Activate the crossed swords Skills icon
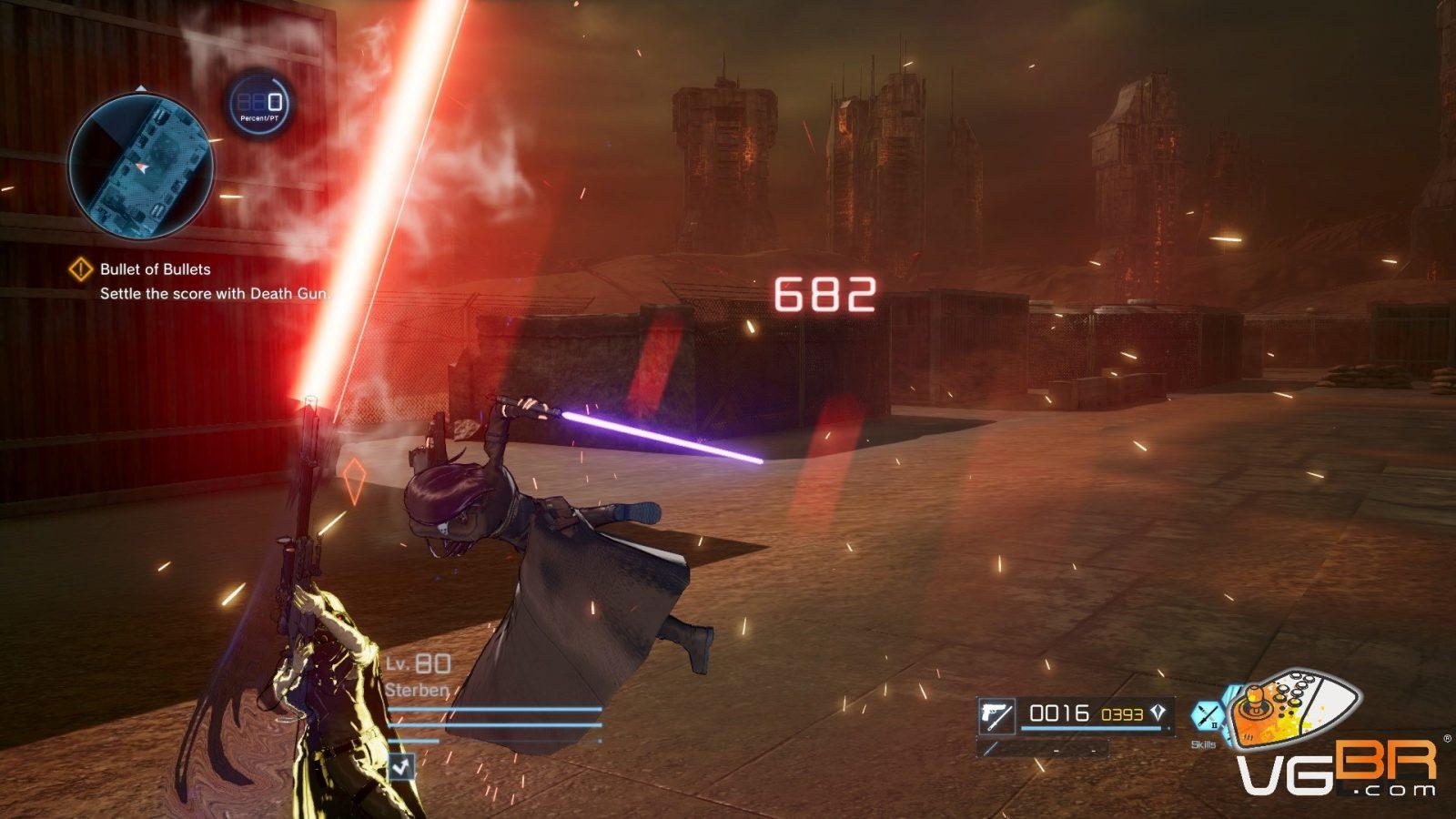 click(x=1208, y=715)
